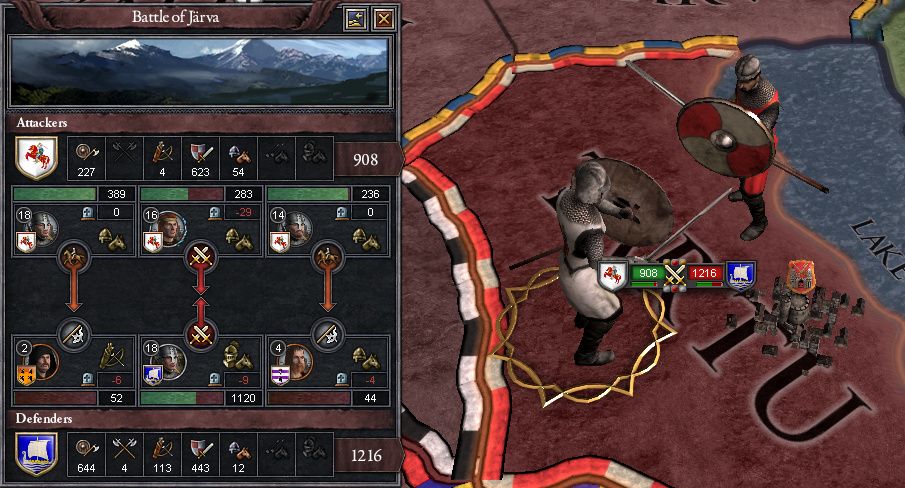Close the Battle of Järva window
This screenshot has height=488, width=905.
pos(382,18)
